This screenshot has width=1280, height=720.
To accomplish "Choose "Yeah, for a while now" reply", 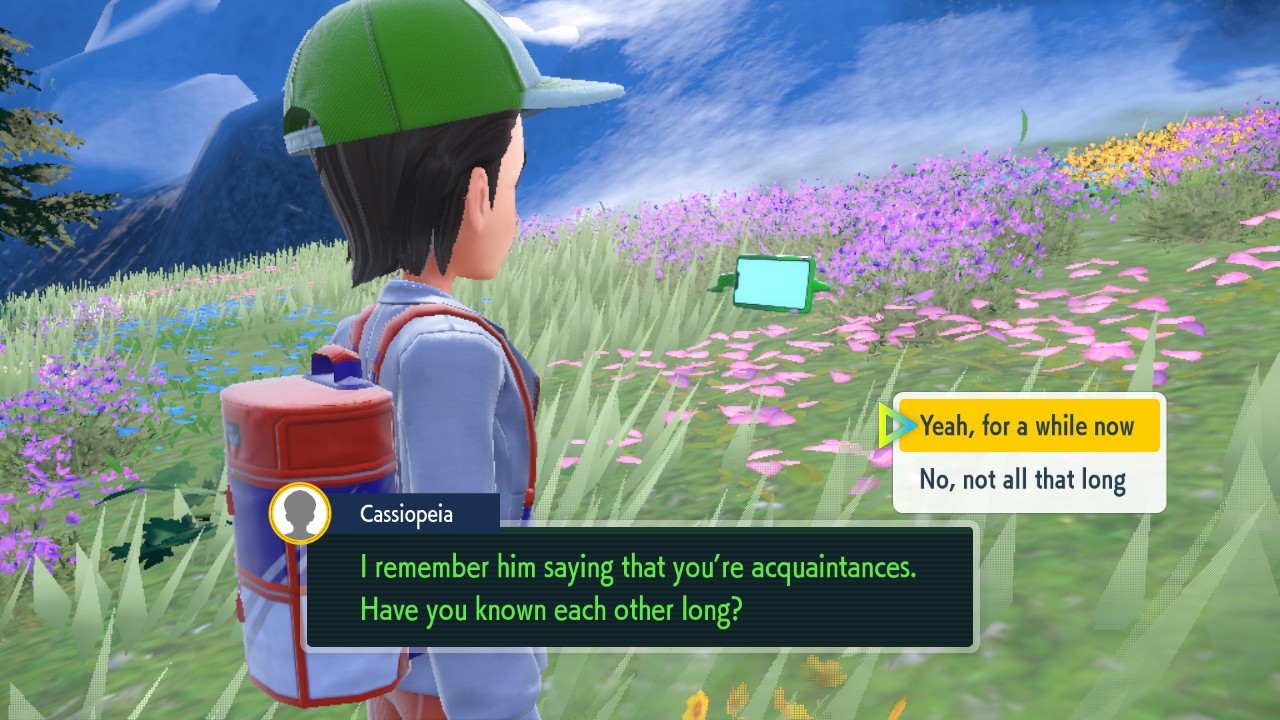I will 1028,427.
